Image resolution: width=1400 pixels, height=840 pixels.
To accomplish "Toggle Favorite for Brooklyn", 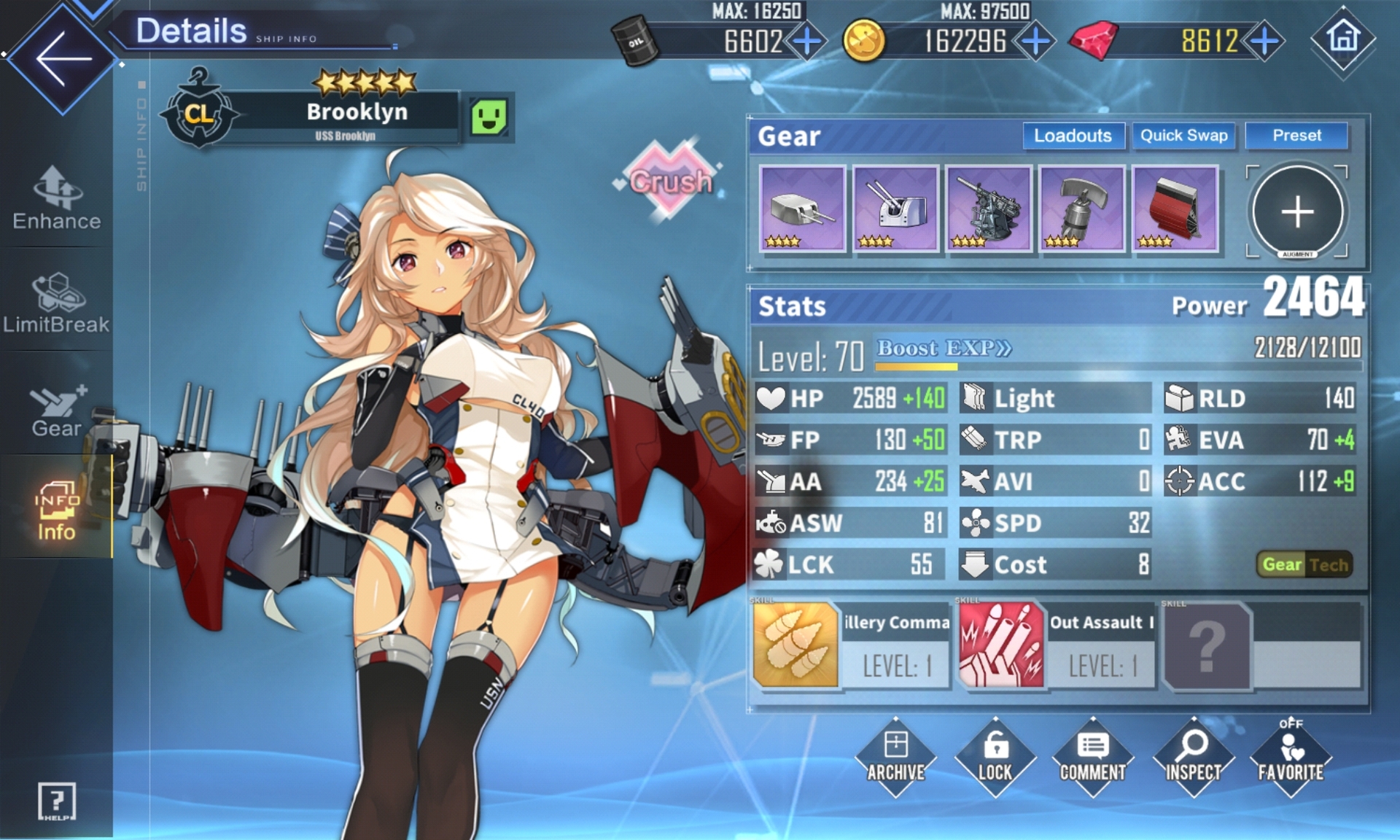I will click(1291, 758).
